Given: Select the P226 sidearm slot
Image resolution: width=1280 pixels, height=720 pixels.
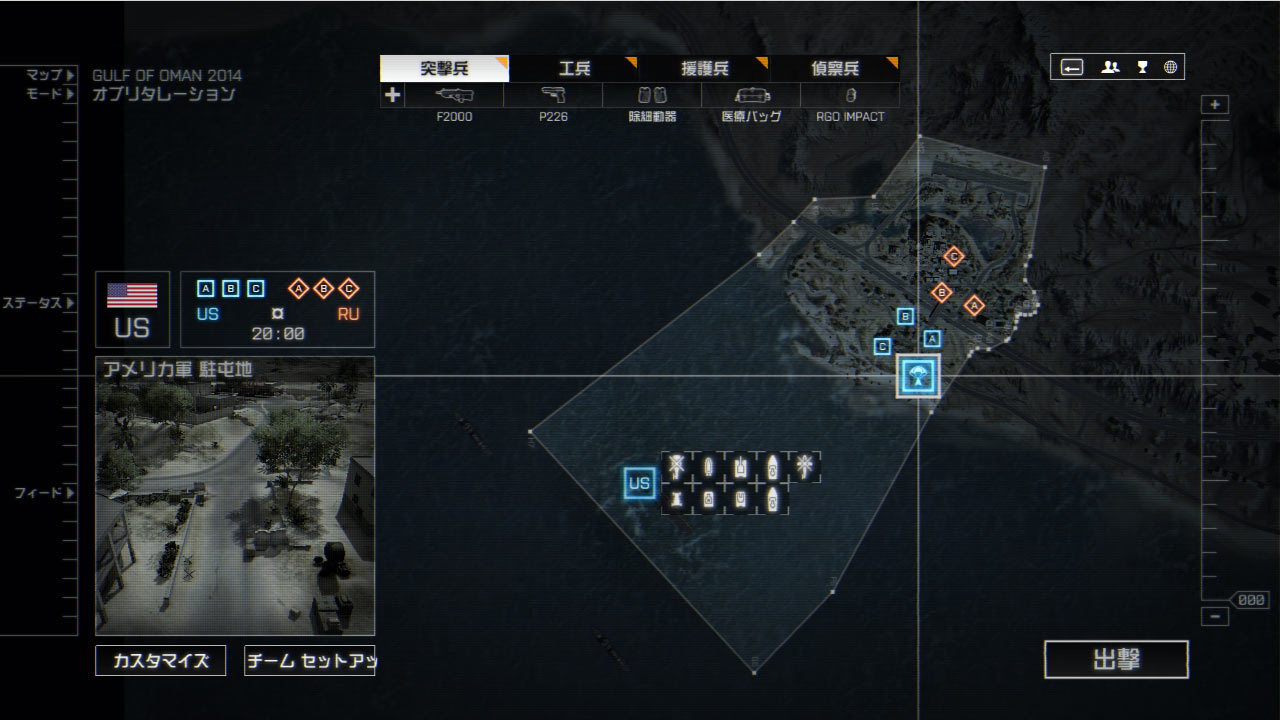Looking at the screenshot, I should pos(553,96).
